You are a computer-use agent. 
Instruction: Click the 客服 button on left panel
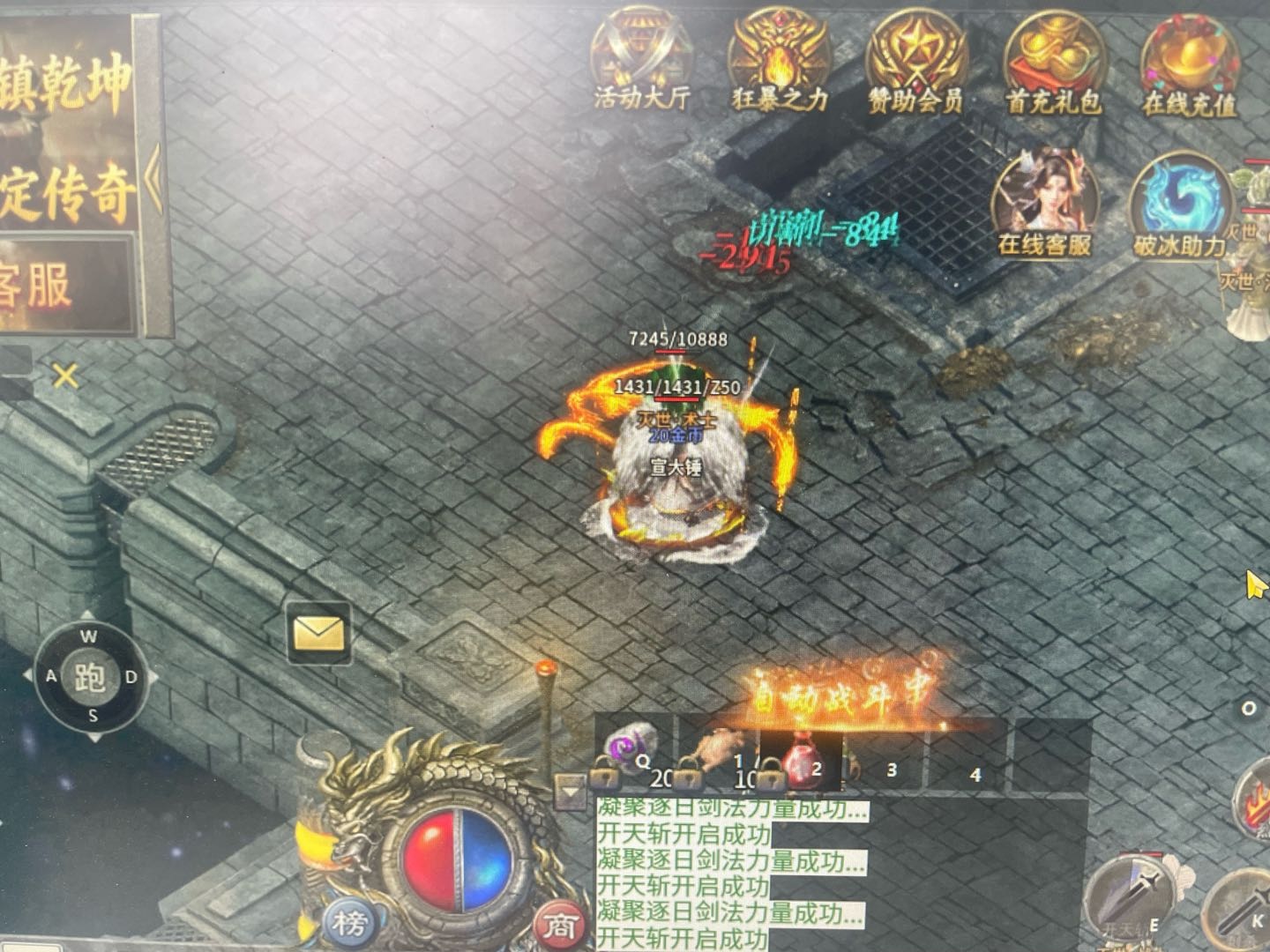pyautogui.click(x=66, y=285)
